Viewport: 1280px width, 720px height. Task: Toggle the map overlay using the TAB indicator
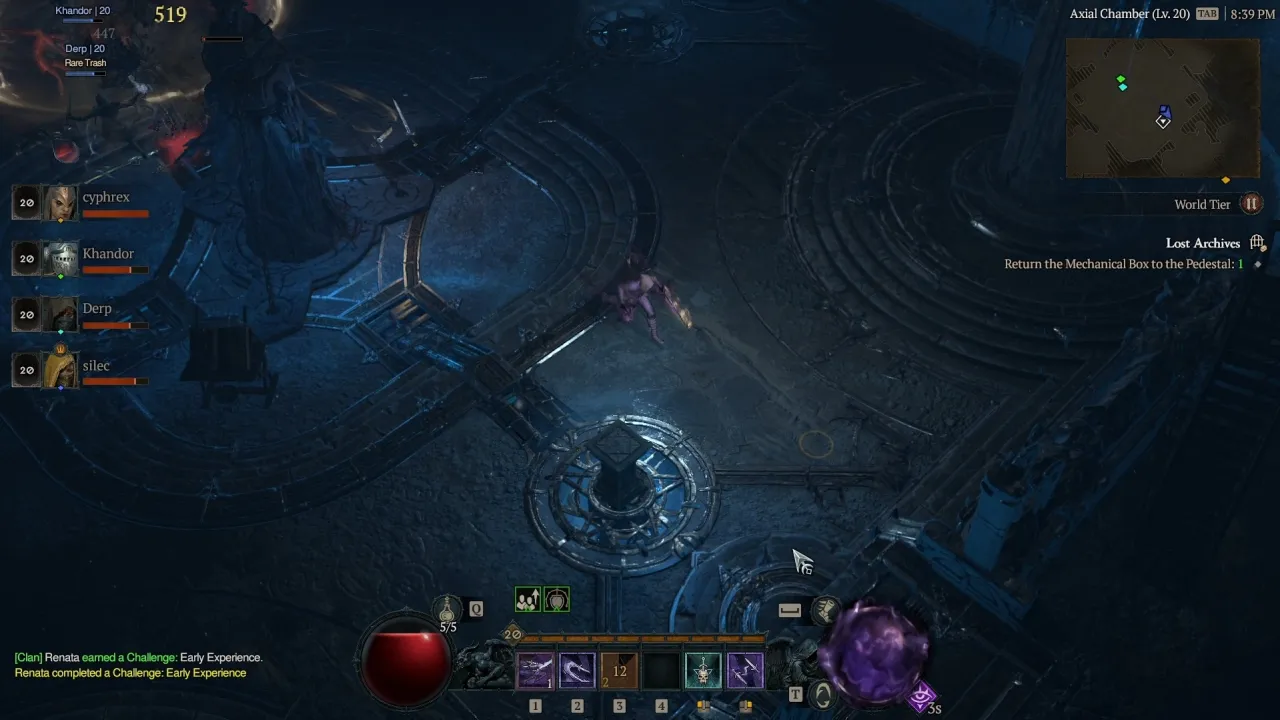pos(1207,13)
